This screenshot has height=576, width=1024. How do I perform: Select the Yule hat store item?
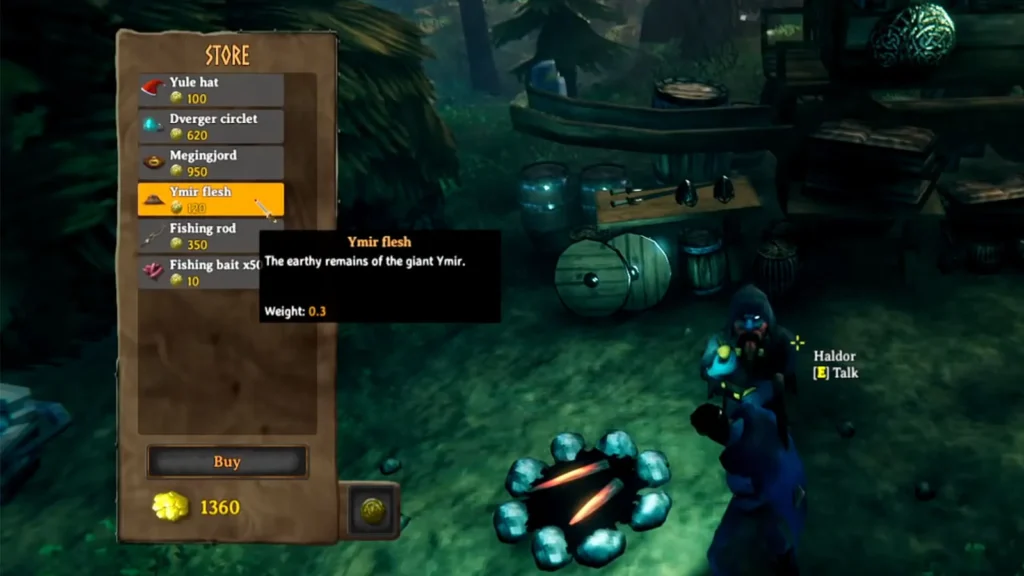click(x=211, y=90)
